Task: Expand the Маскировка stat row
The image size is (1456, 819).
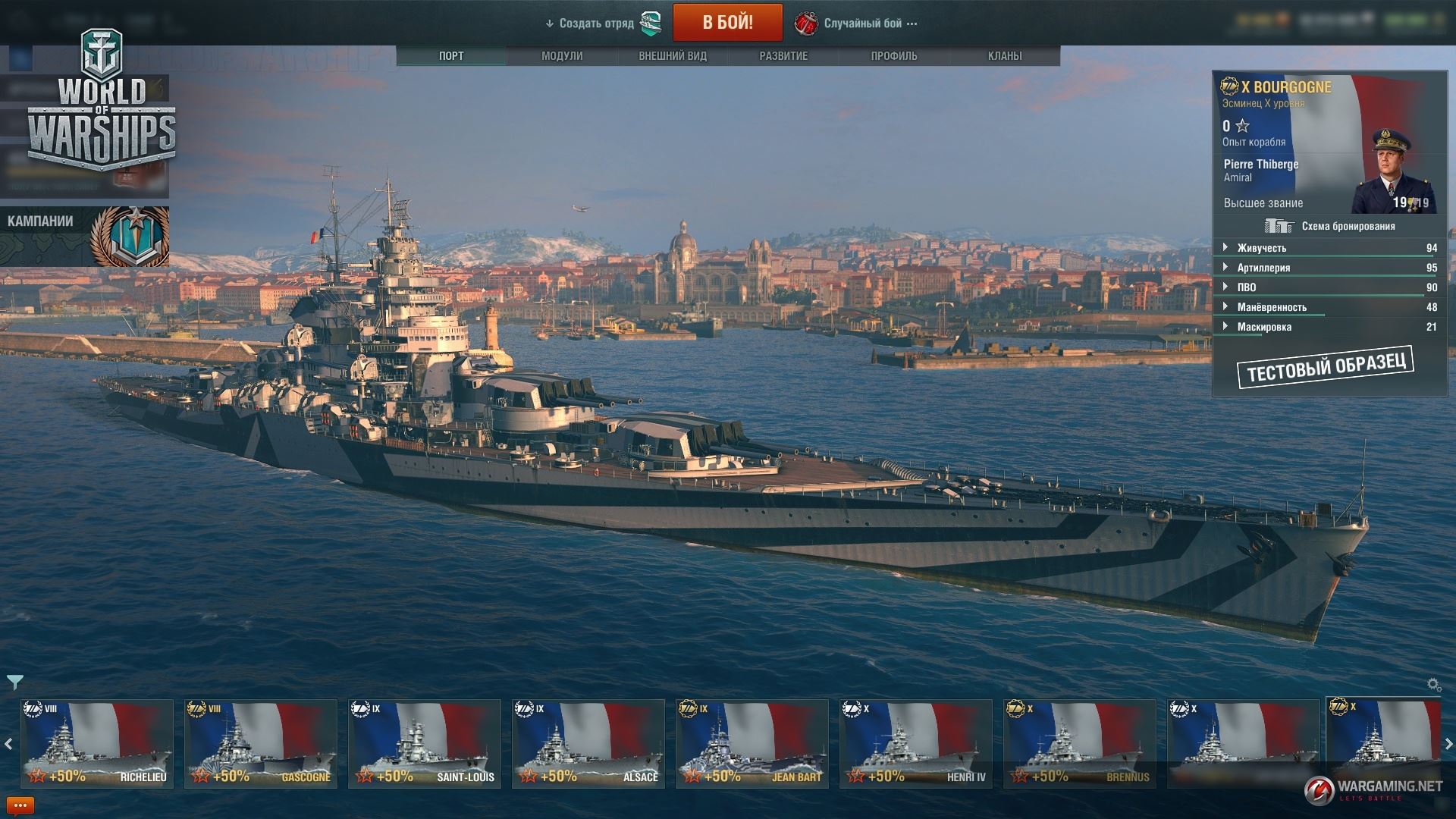Action: point(1264,327)
